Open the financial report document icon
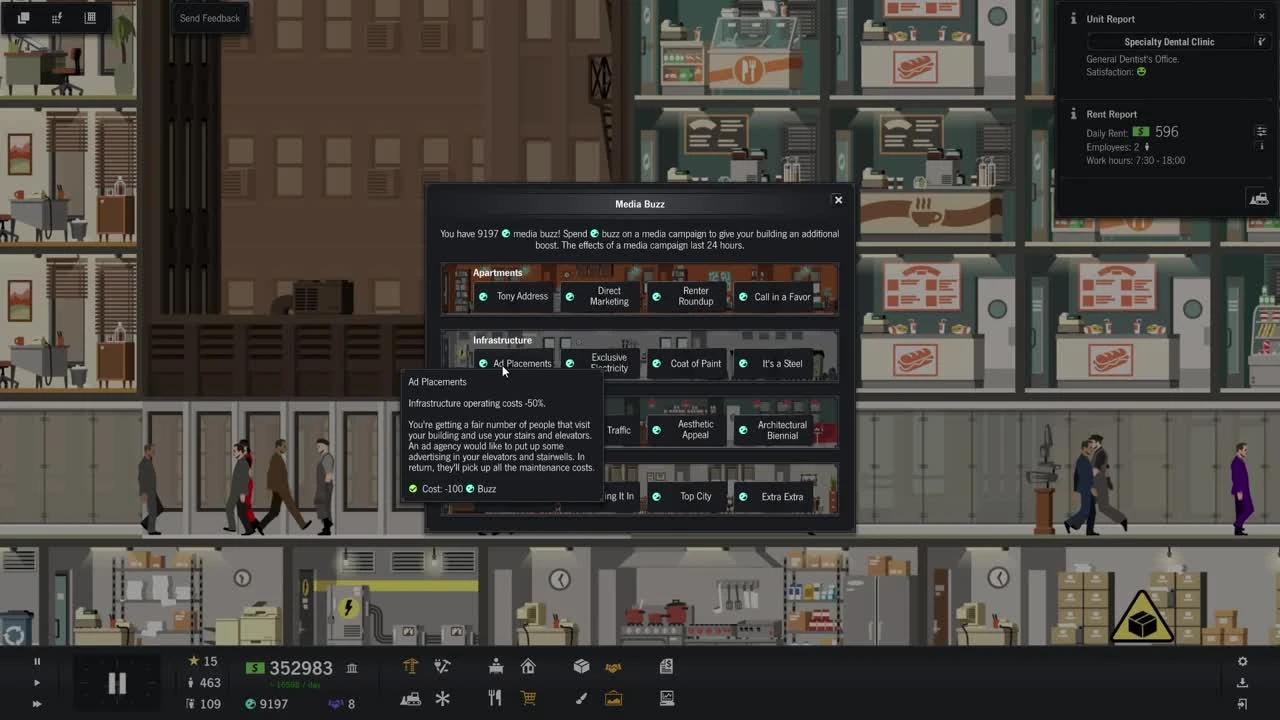 pyautogui.click(x=666, y=666)
